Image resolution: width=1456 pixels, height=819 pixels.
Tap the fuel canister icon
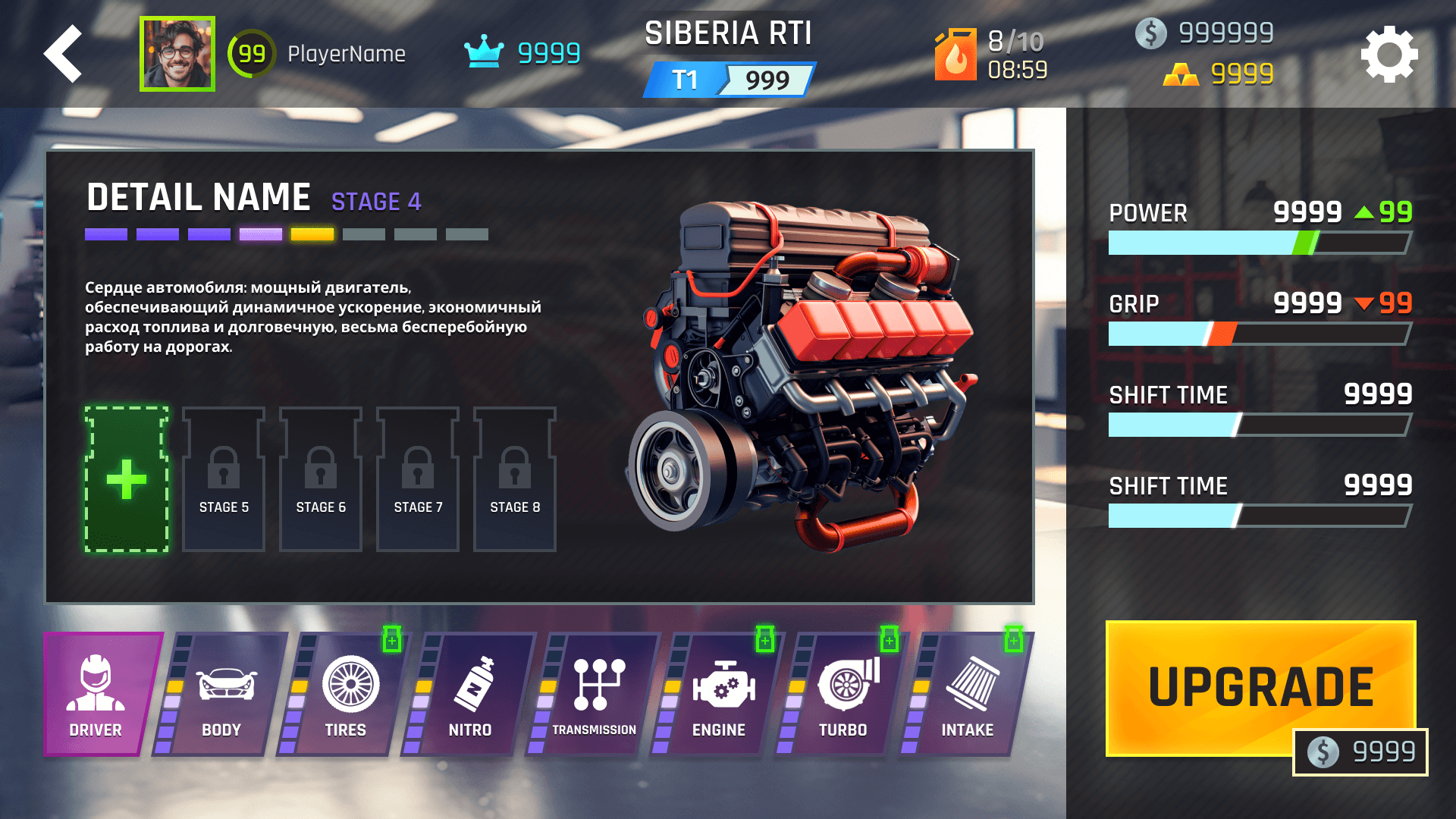[955, 55]
